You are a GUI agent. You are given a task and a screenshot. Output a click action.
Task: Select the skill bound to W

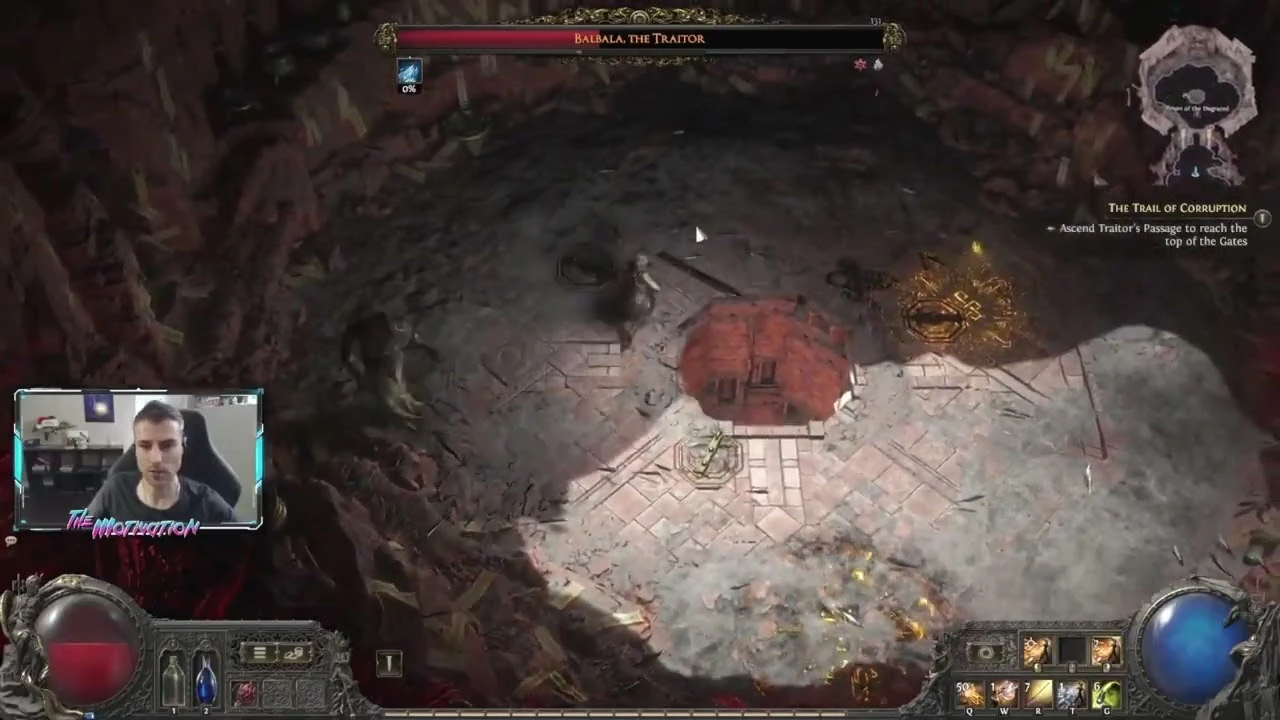1003,694
